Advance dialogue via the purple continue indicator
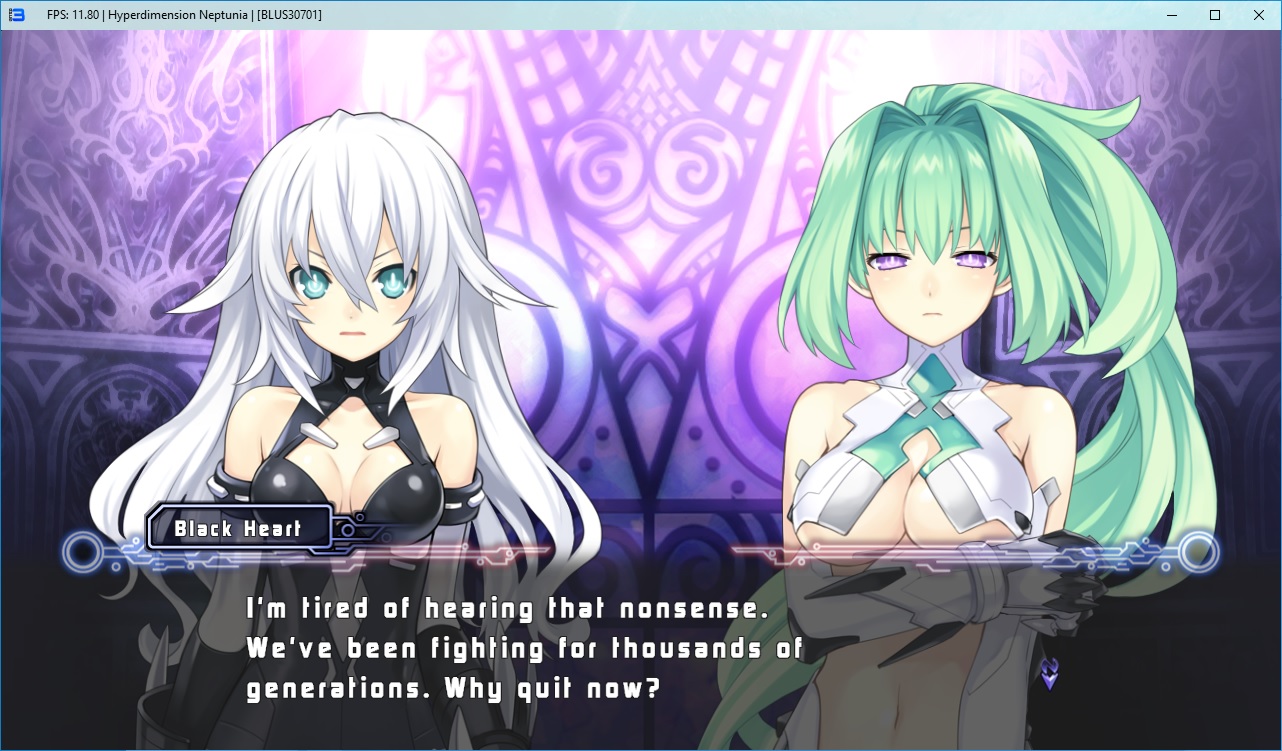 1048,674
